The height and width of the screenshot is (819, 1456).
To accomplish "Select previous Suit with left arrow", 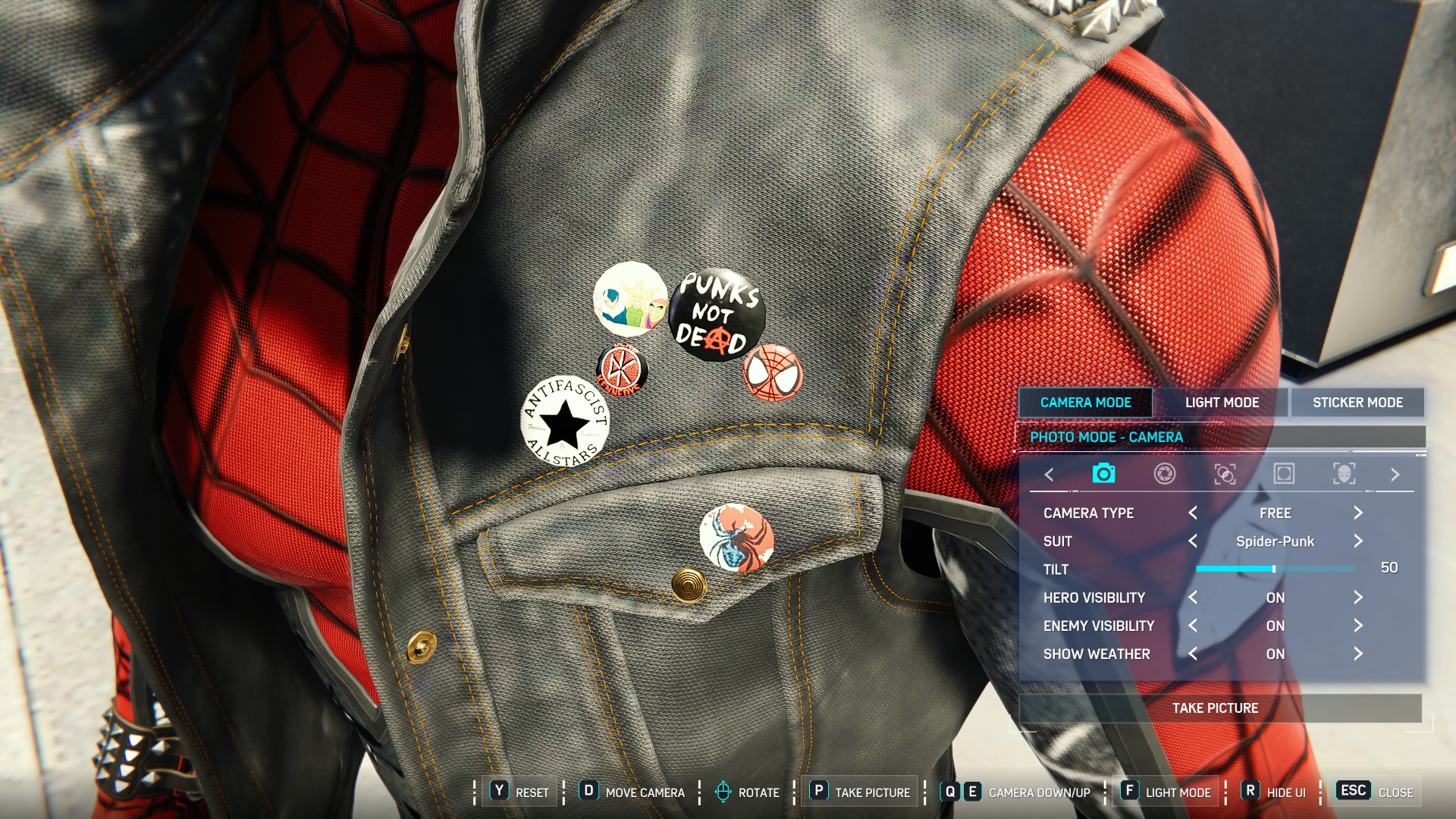I will coord(1193,541).
